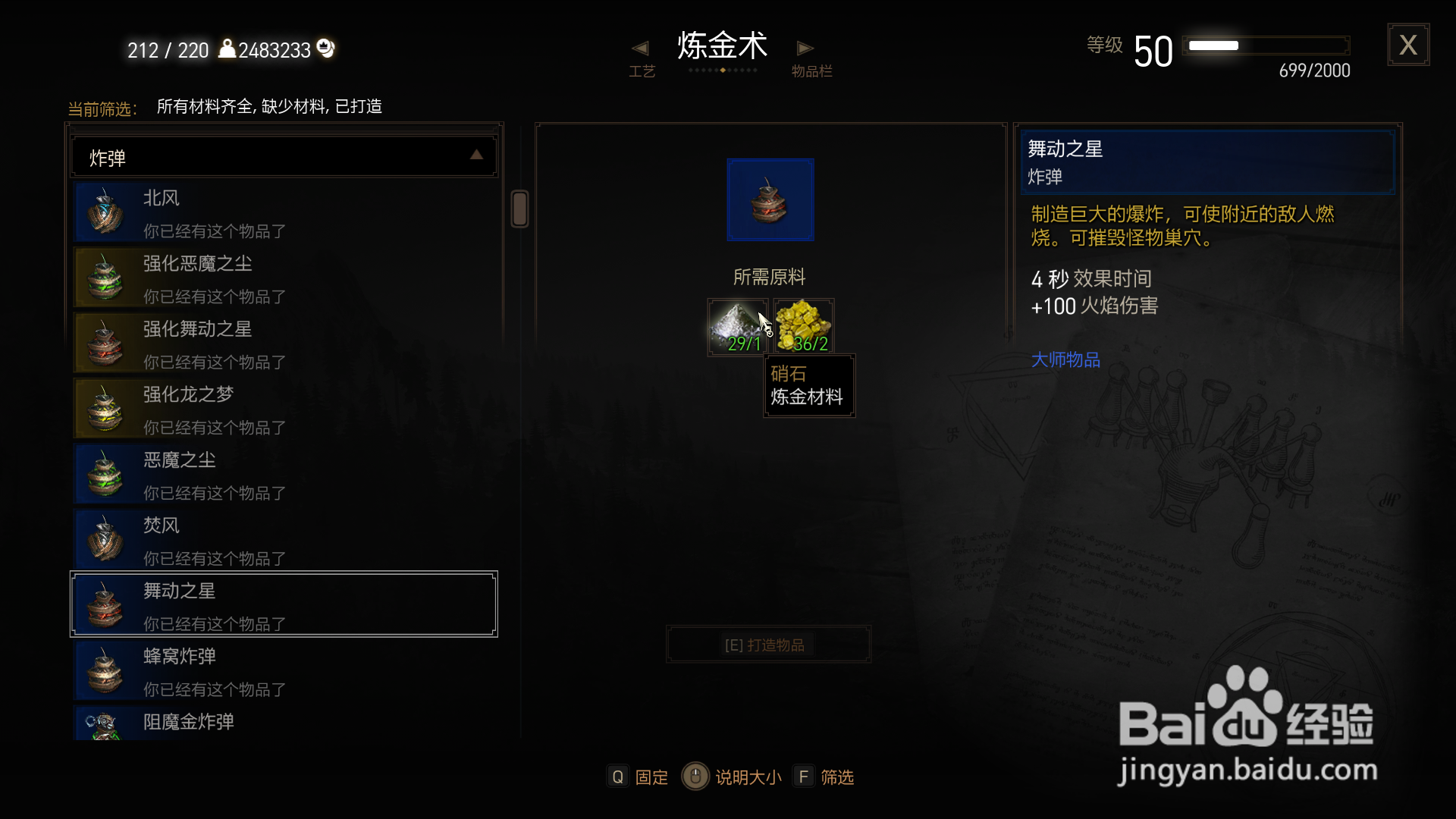This screenshot has height=819, width=1456.
Task: Collapse the 炸弹 category list
Action: [476, 155]
